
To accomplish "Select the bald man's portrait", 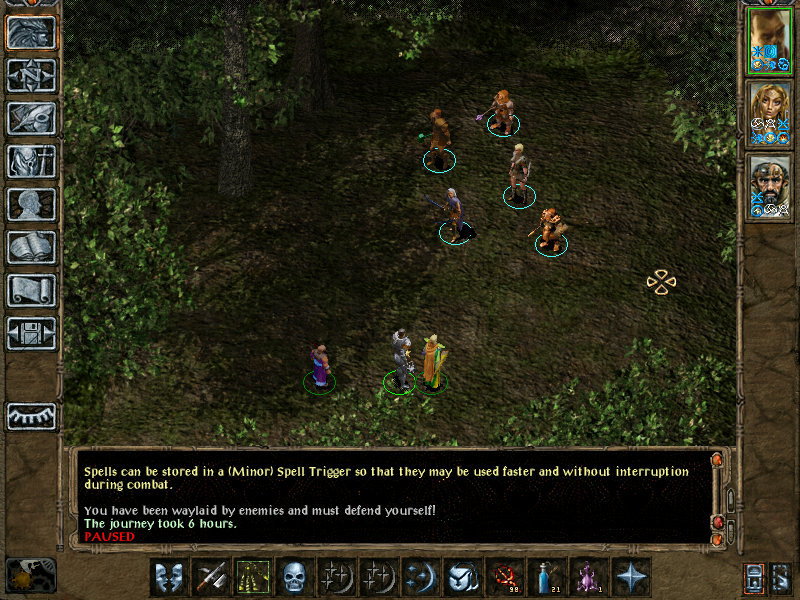I will pyautogui.click(x=771, y=41).
